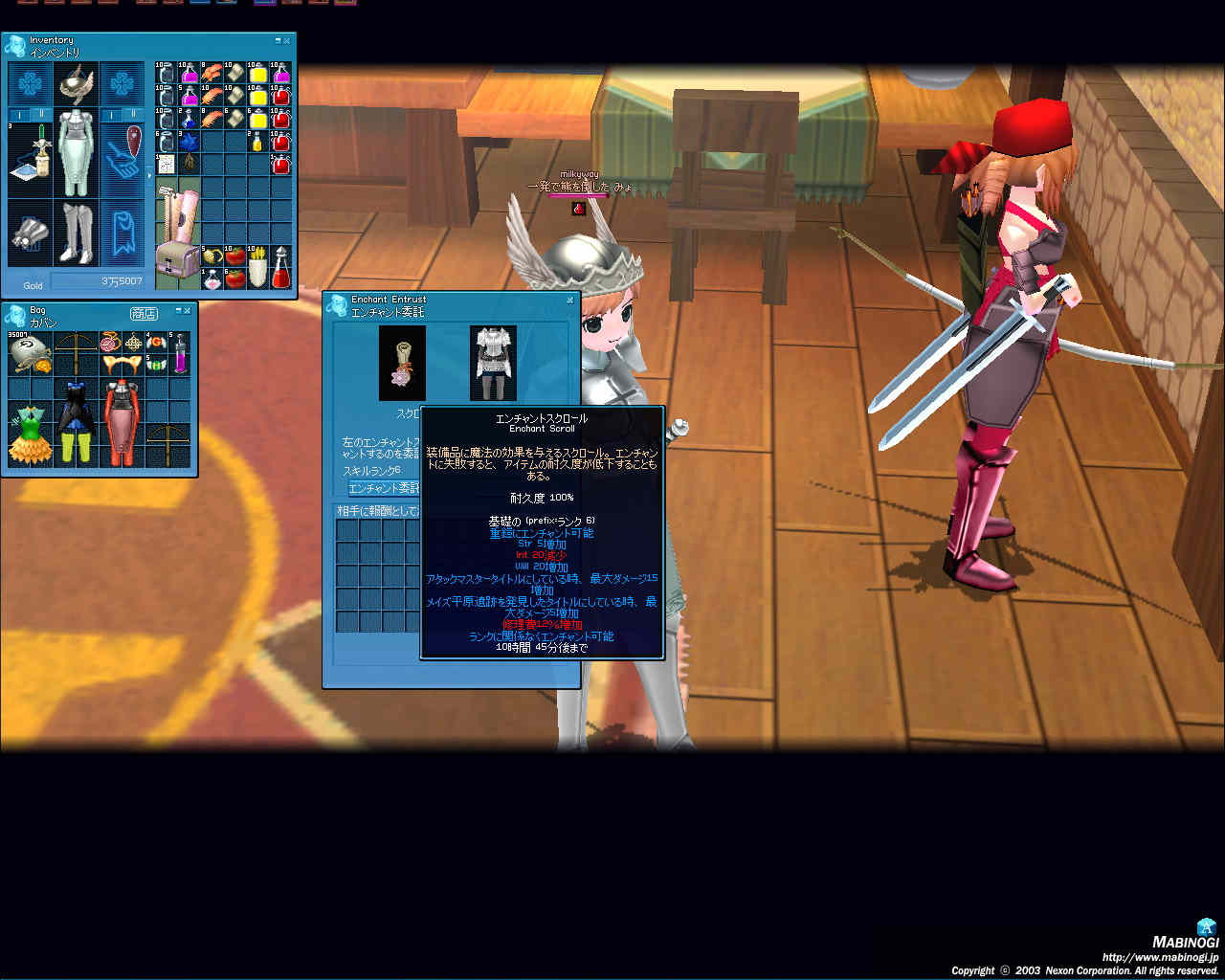The height and width of the screenshot is (980, 1225).
Task: Select the equipped winged helmet slot
Action: click(76, 84)
